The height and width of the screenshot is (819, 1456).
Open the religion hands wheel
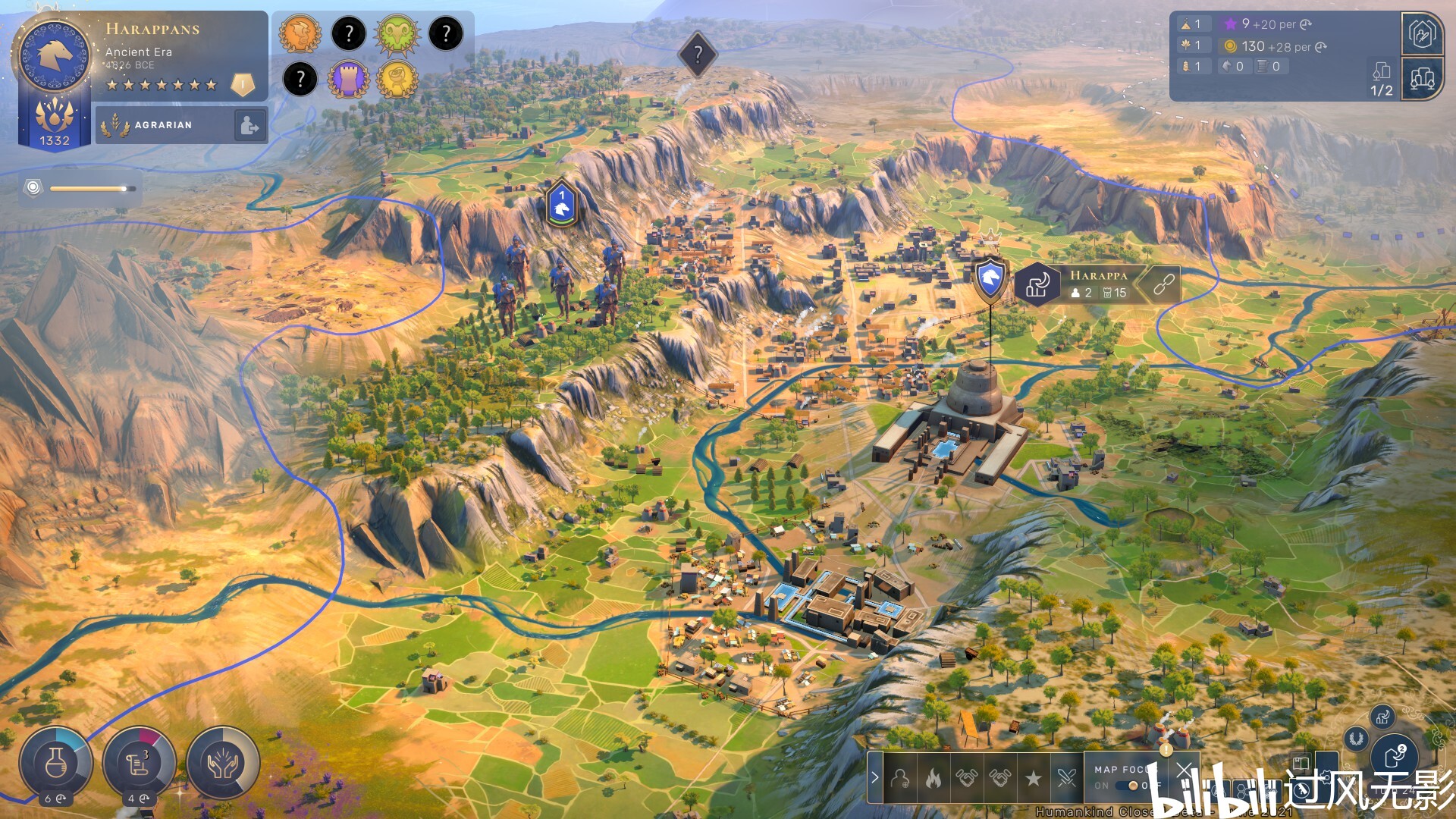coord(223,764)
